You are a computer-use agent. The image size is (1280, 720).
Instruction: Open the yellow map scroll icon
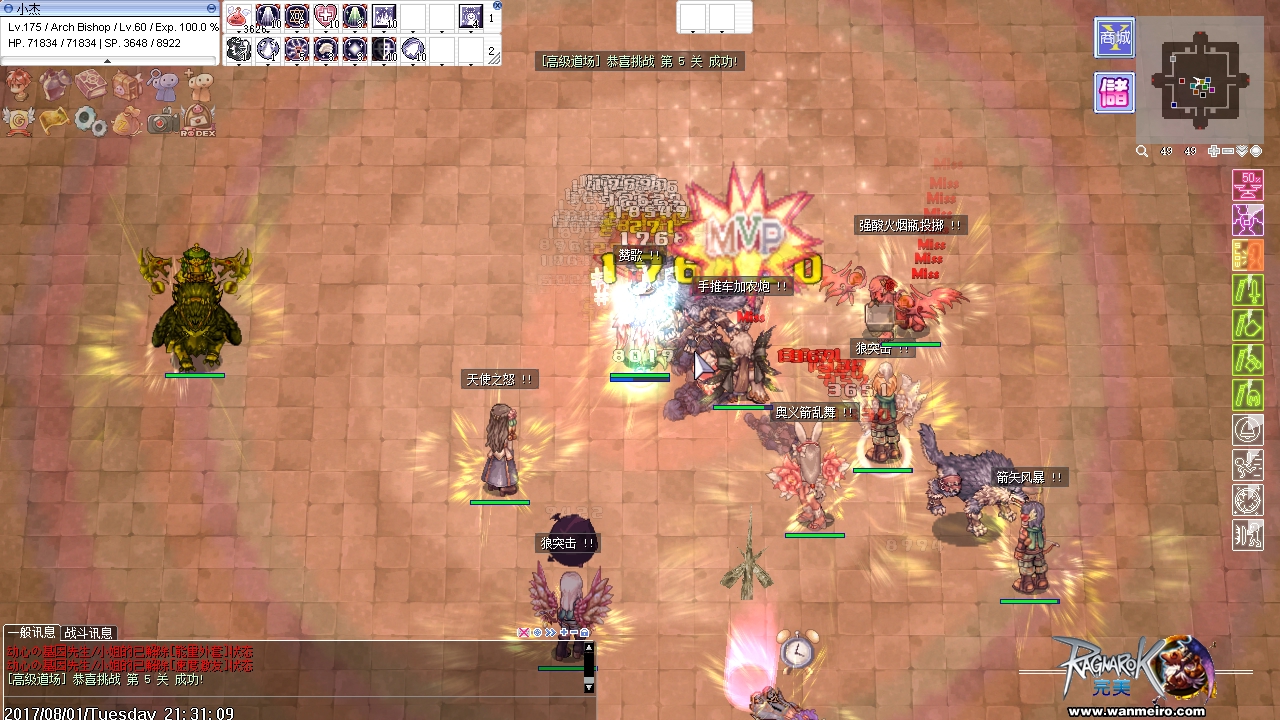[55, 120]
